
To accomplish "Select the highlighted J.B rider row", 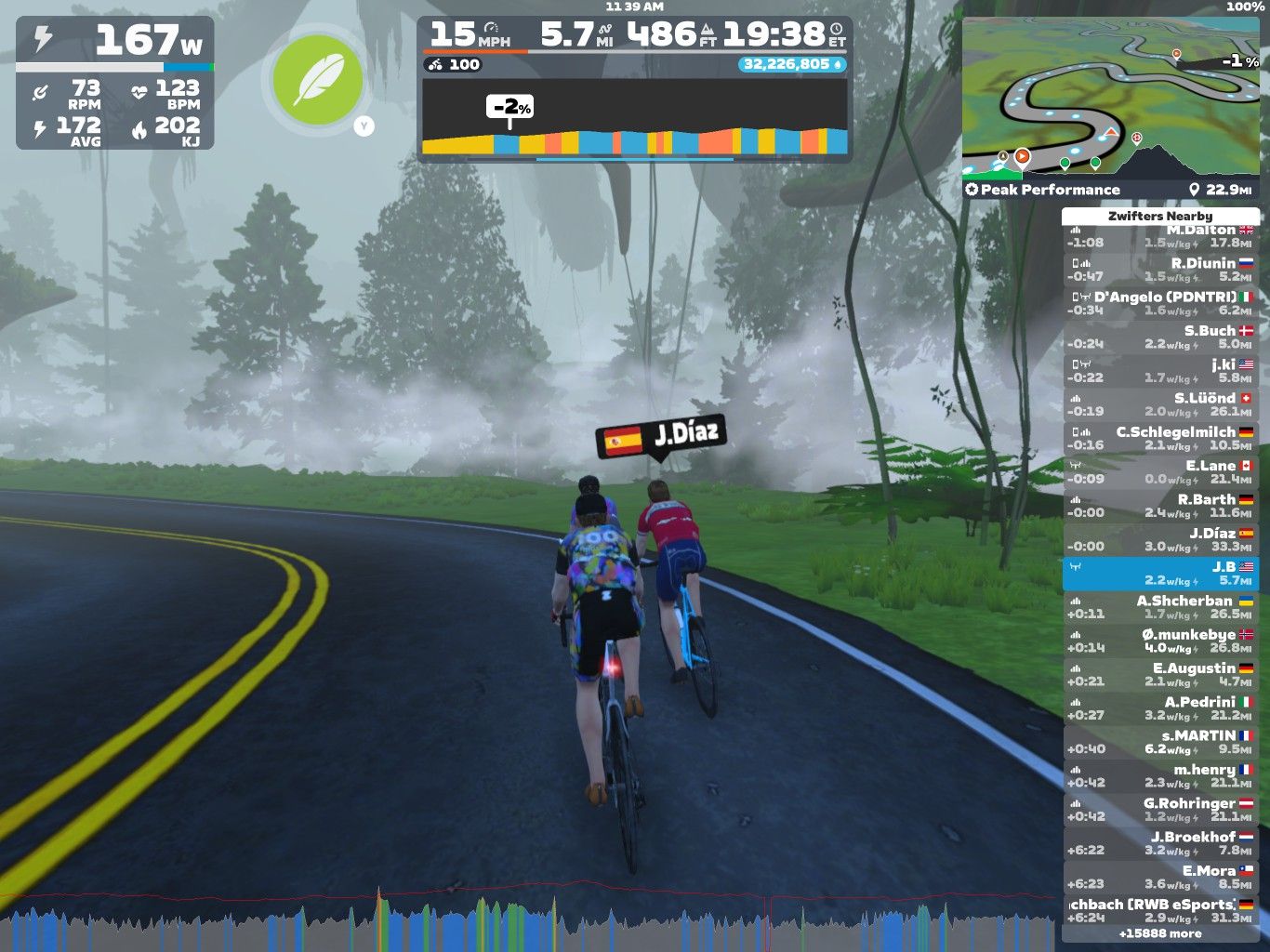I will pyautogui.click(x=1160, y=573).
